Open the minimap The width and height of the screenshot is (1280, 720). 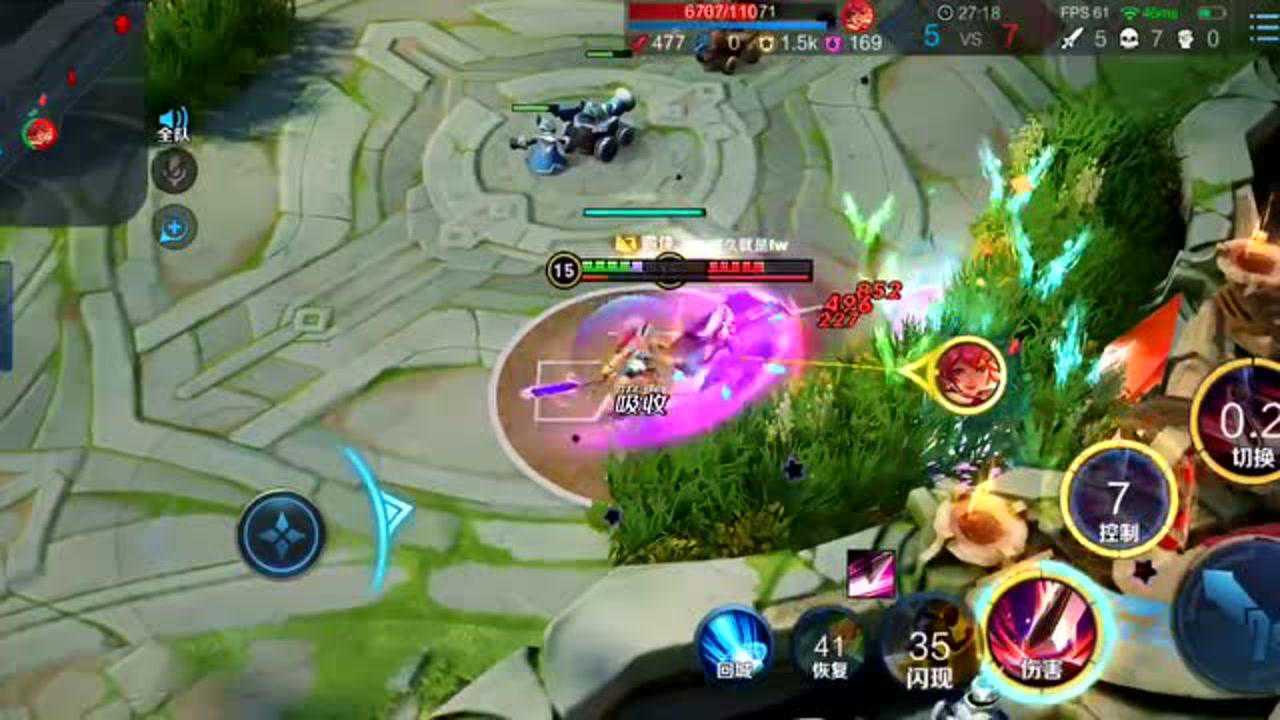pyautogui.click(x=68, y=108)
